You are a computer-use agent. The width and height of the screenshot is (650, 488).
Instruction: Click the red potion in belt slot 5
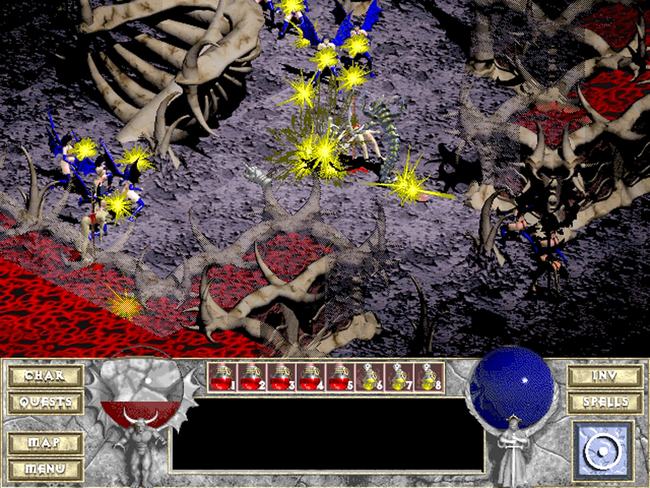(341, 377)
